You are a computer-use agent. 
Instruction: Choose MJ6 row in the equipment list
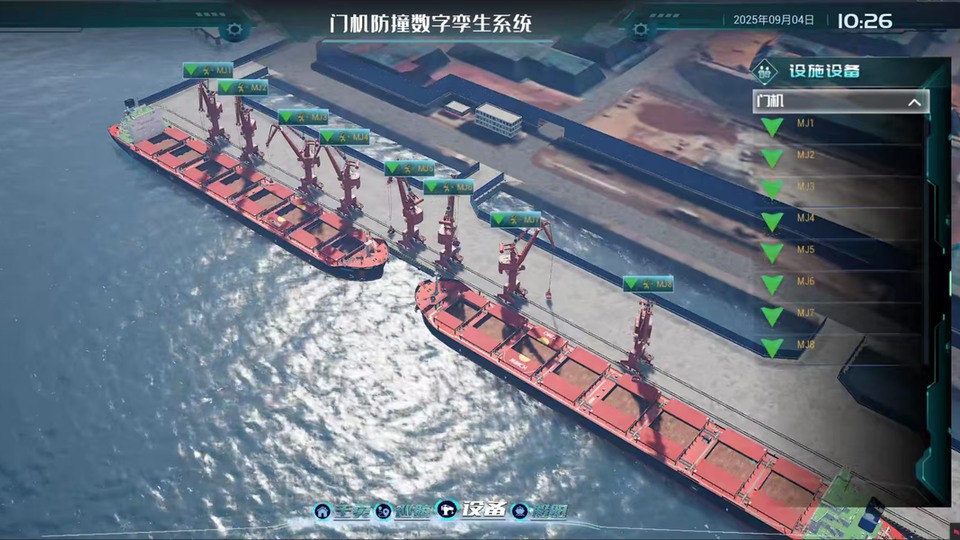[805, 282]
